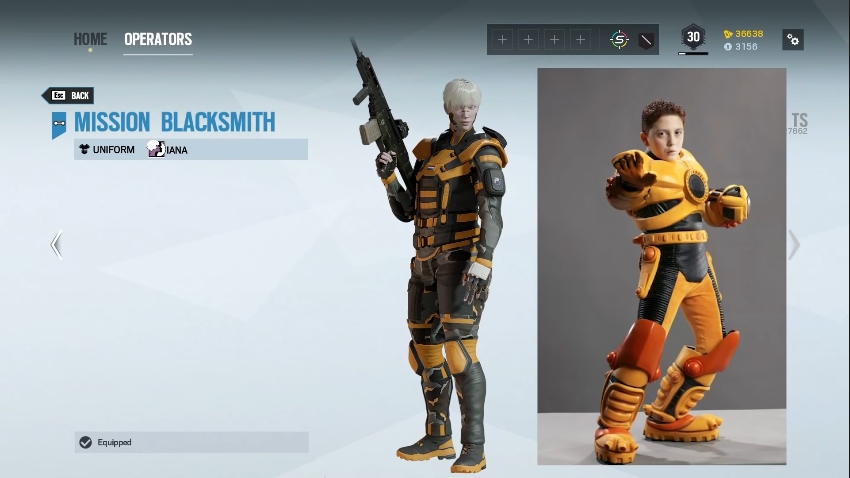850x478 pixels.
Task: Show the previous uniform with left arrow
Action: [56, 245]
